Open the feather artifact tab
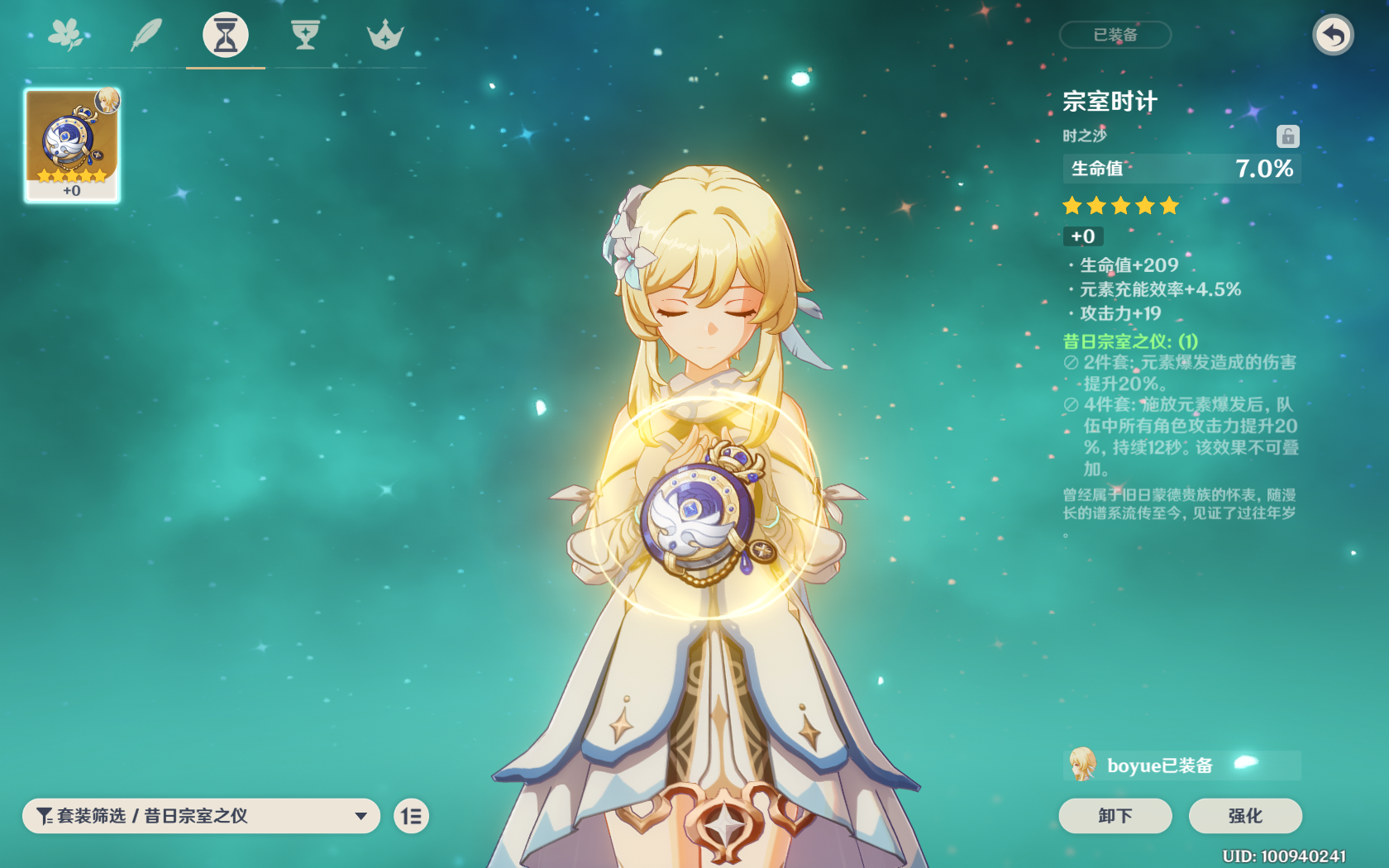The image size is (1389, 868). point(146,35)
